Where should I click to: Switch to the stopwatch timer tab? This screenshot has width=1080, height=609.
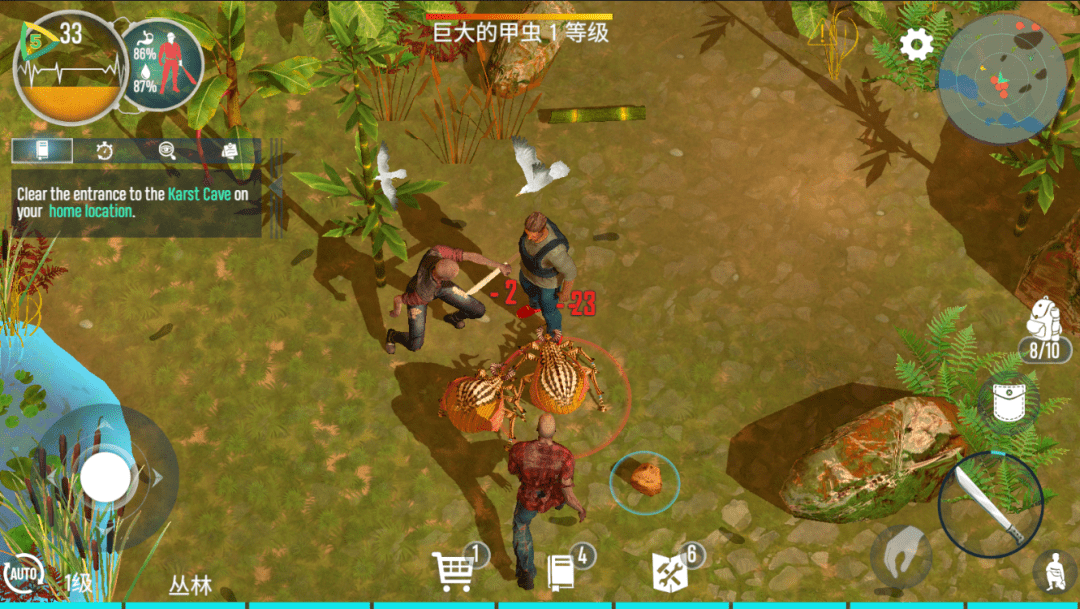tap(105, 151)
